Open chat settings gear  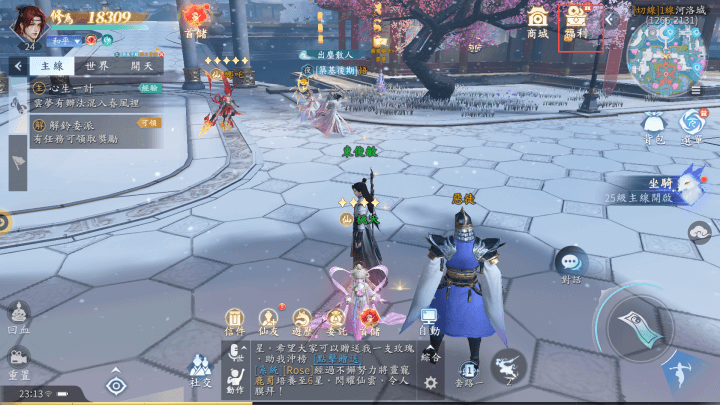(x=431, y=382)
